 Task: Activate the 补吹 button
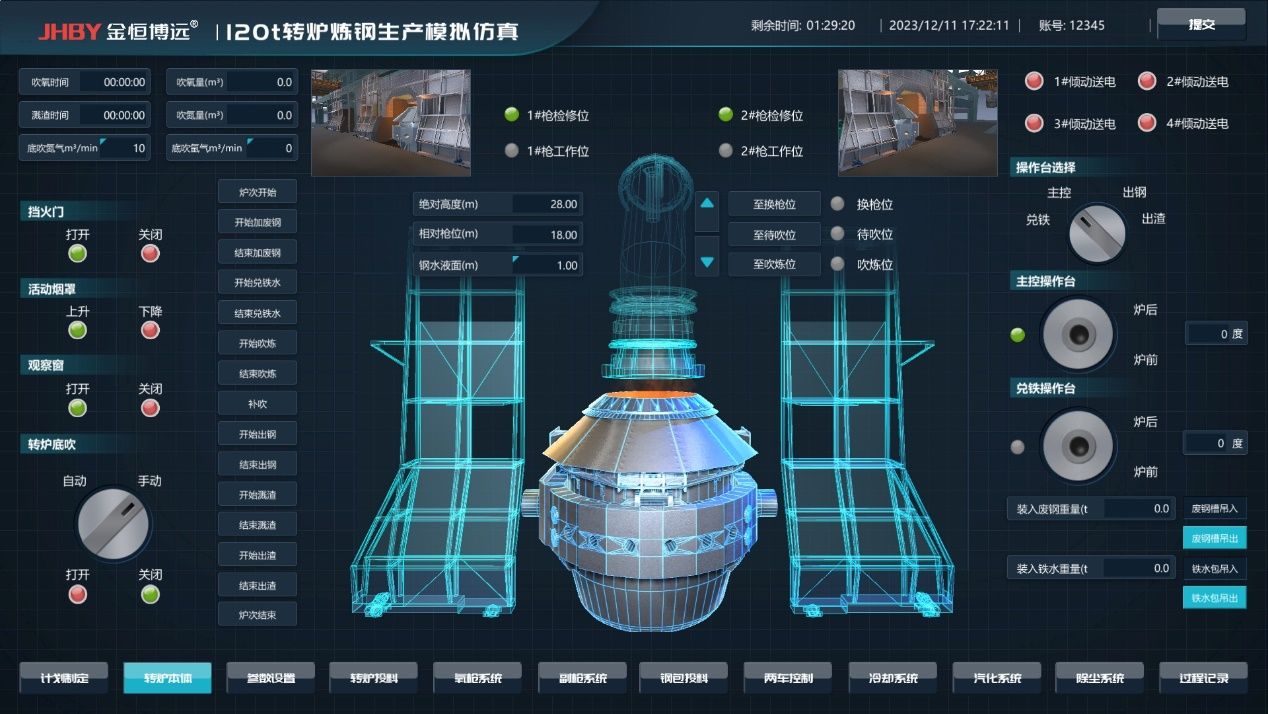[x=257, y=404]
